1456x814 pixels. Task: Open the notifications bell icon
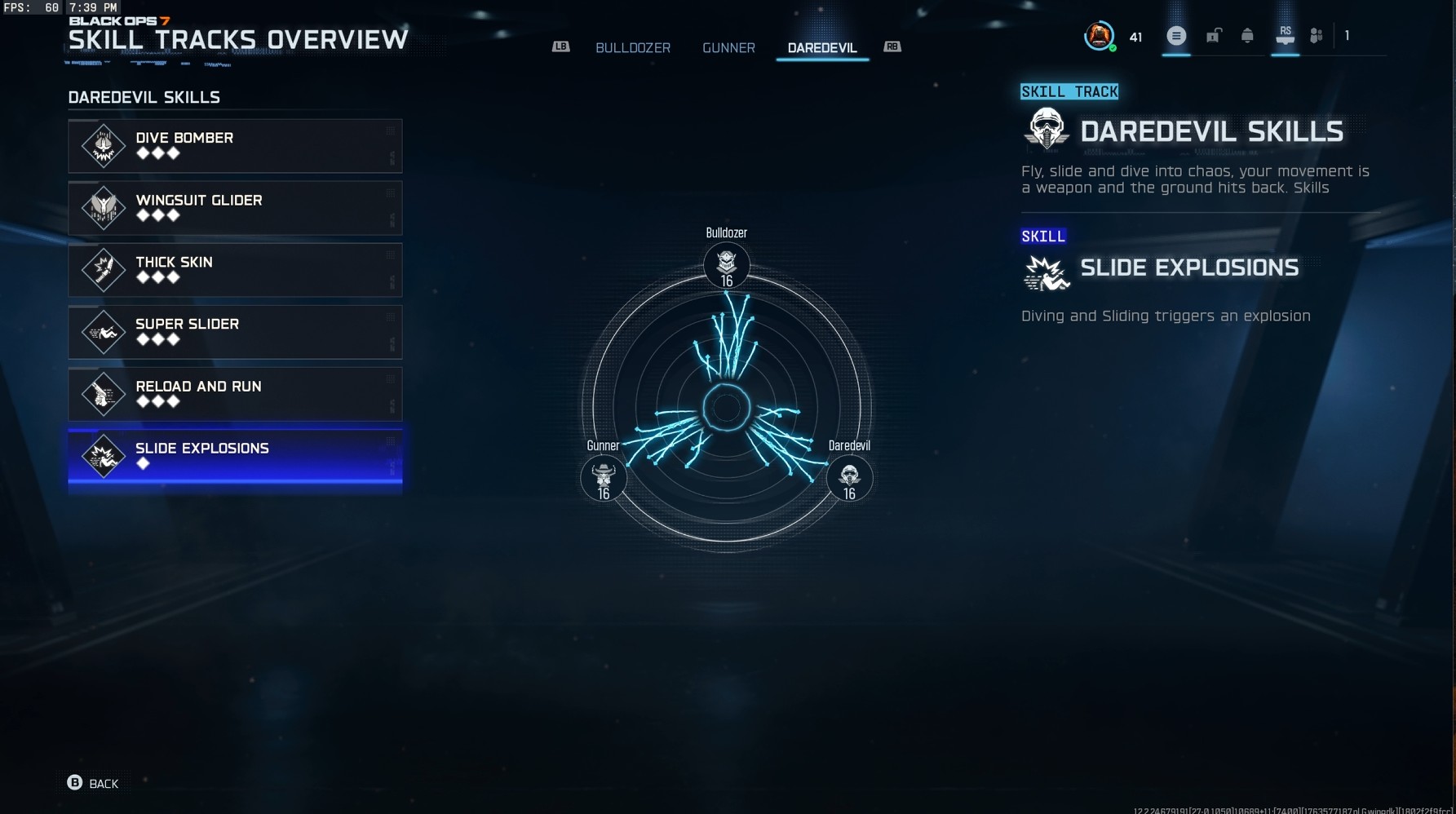pos(1248,35)
